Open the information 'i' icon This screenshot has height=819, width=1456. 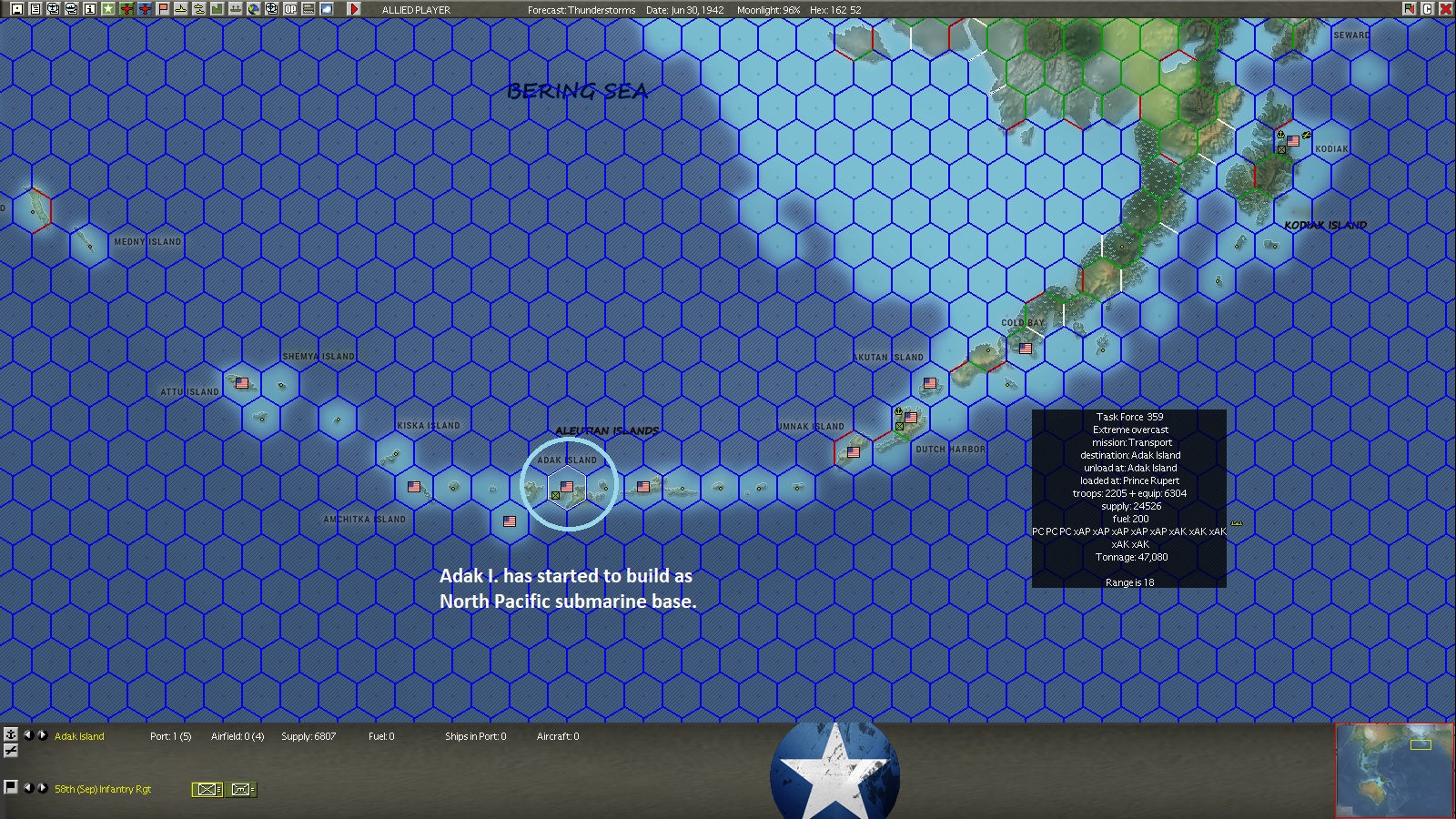pos(89,9)
